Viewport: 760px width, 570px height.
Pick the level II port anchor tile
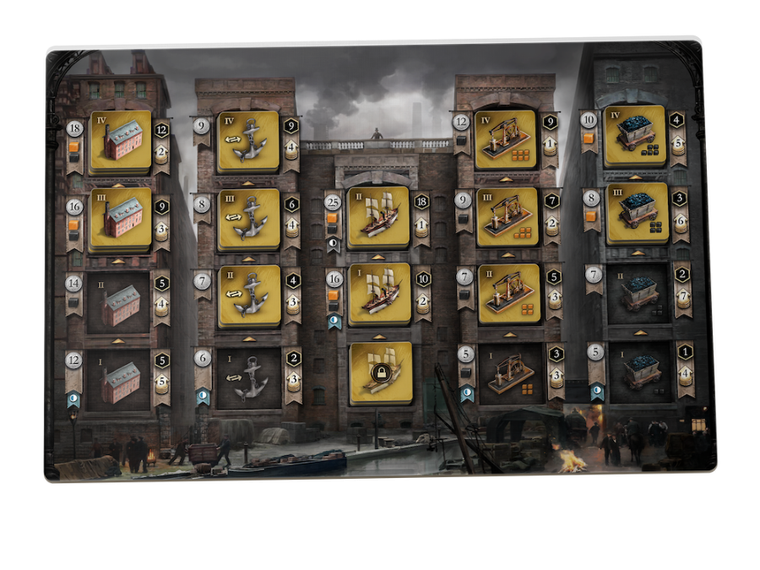[248, 296]
